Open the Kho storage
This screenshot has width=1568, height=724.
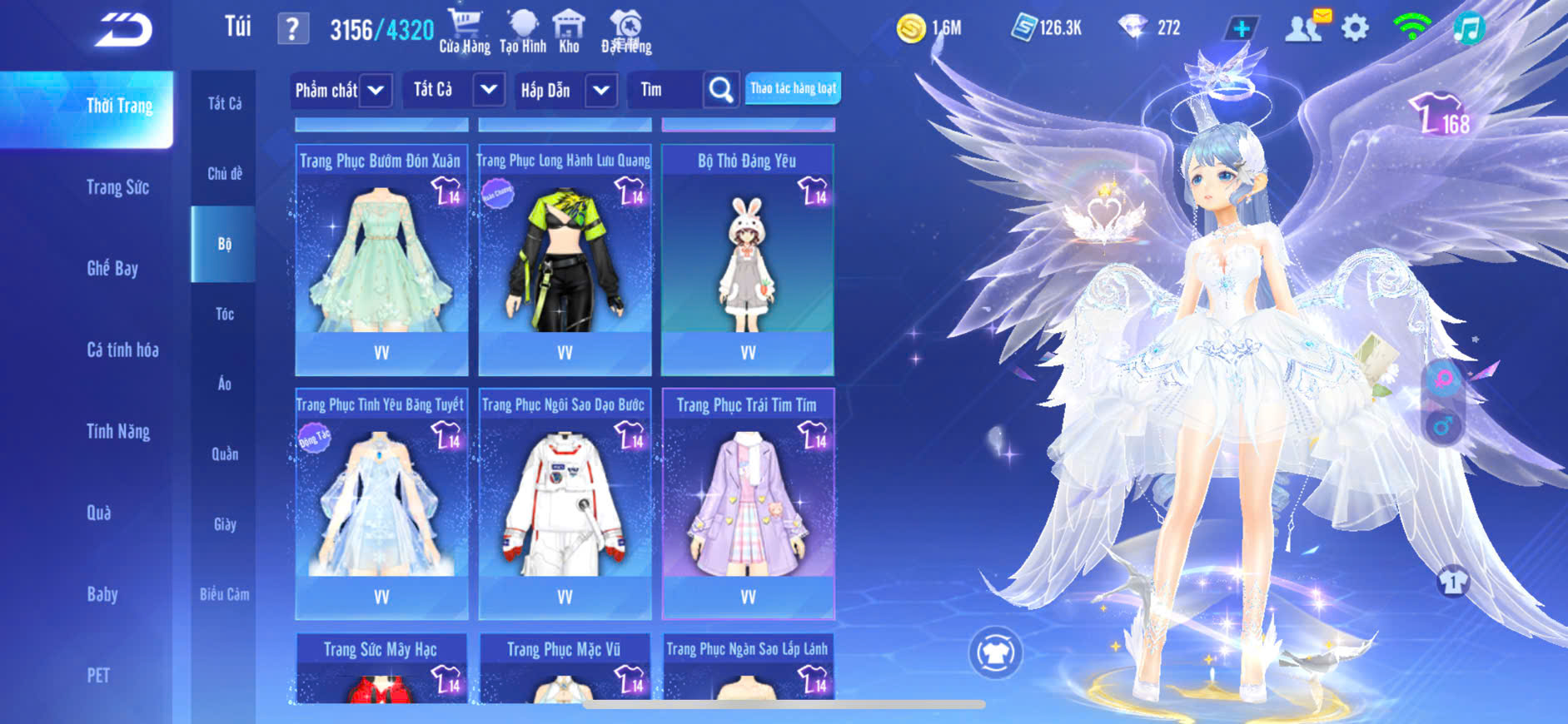569,32
